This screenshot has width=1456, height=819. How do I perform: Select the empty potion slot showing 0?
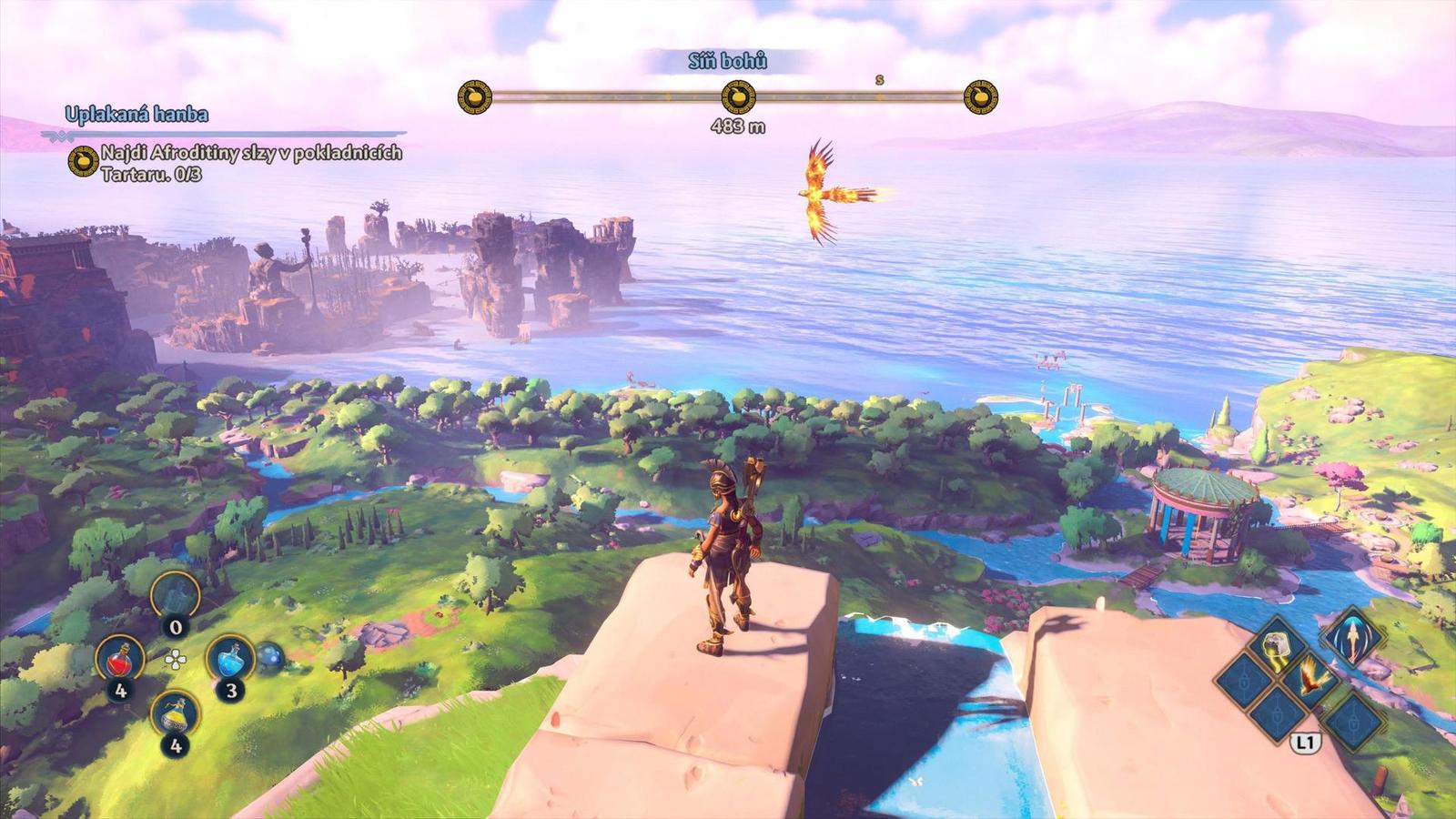[175, 599]
